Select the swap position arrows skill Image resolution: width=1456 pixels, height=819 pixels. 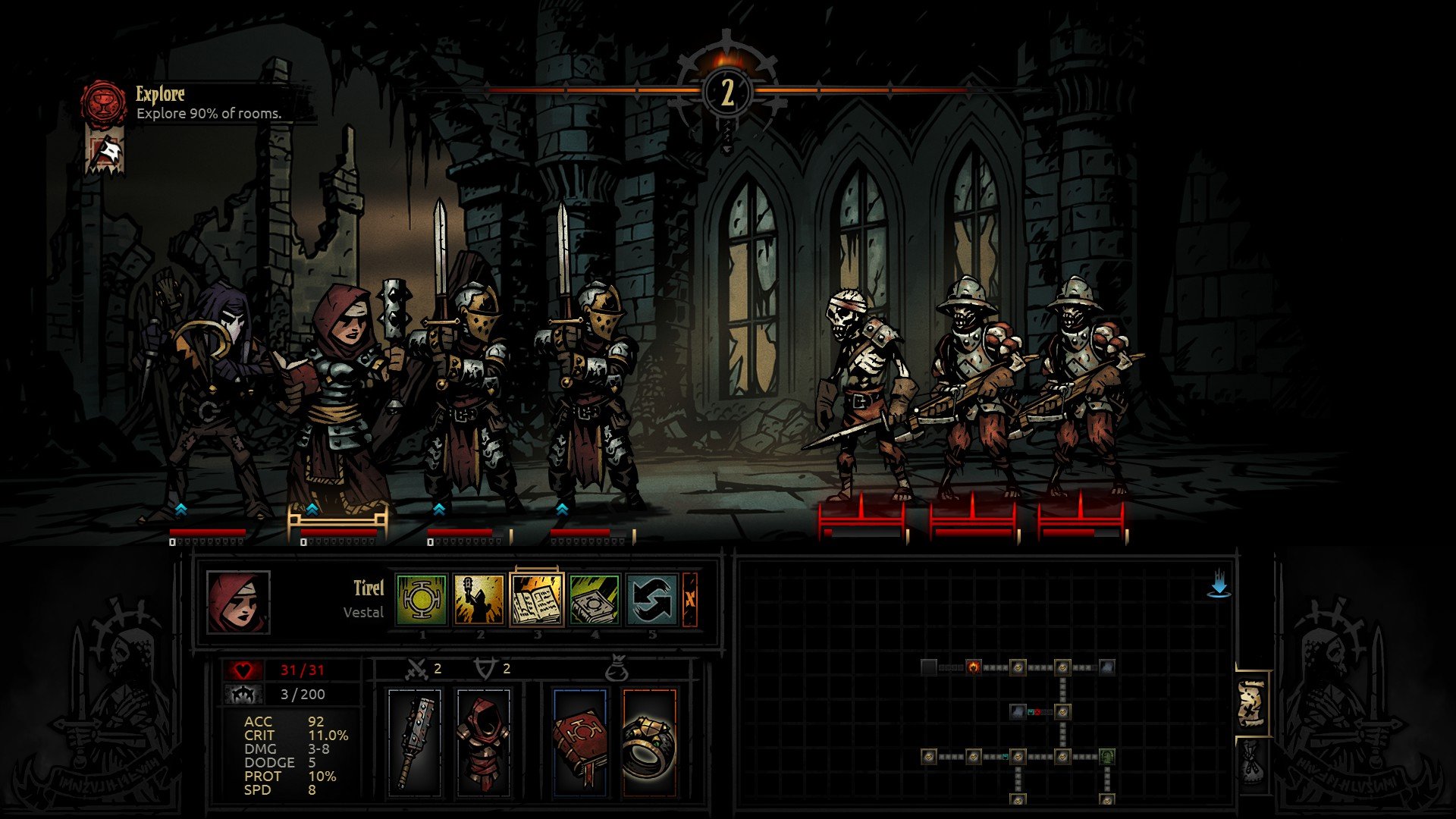pyautogui.click(x=651, y=599)
